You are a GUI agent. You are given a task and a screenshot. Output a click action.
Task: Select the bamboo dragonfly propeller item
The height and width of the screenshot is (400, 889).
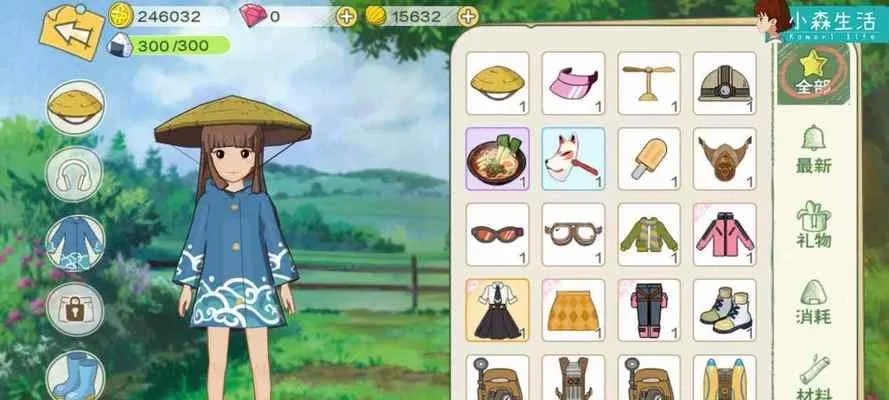pyautogui.click(x=648, y=82)
